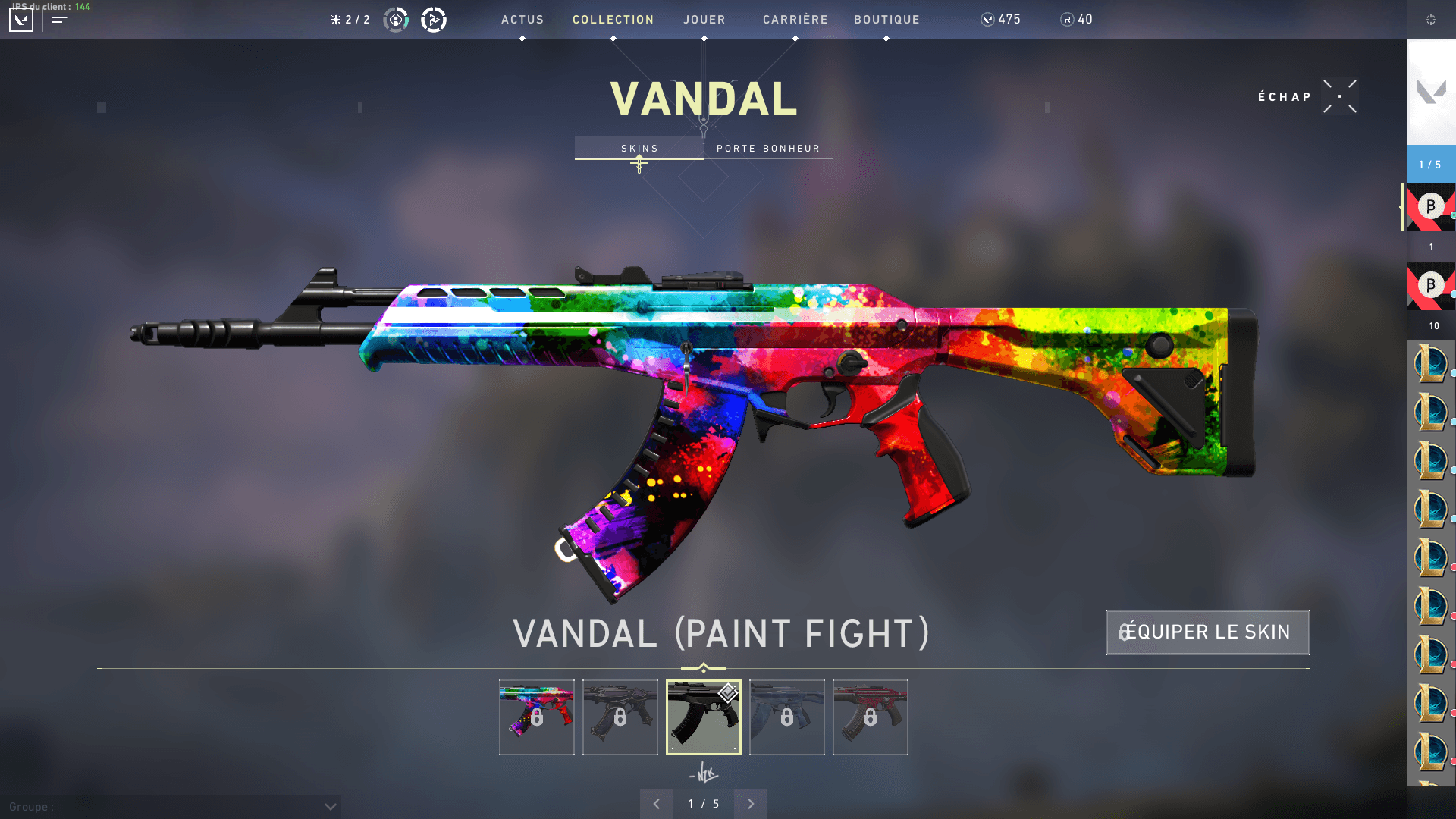Open the ACTUS news tab
The width and height of the screenshot is (1456, 819).
(x=522, y=20)
